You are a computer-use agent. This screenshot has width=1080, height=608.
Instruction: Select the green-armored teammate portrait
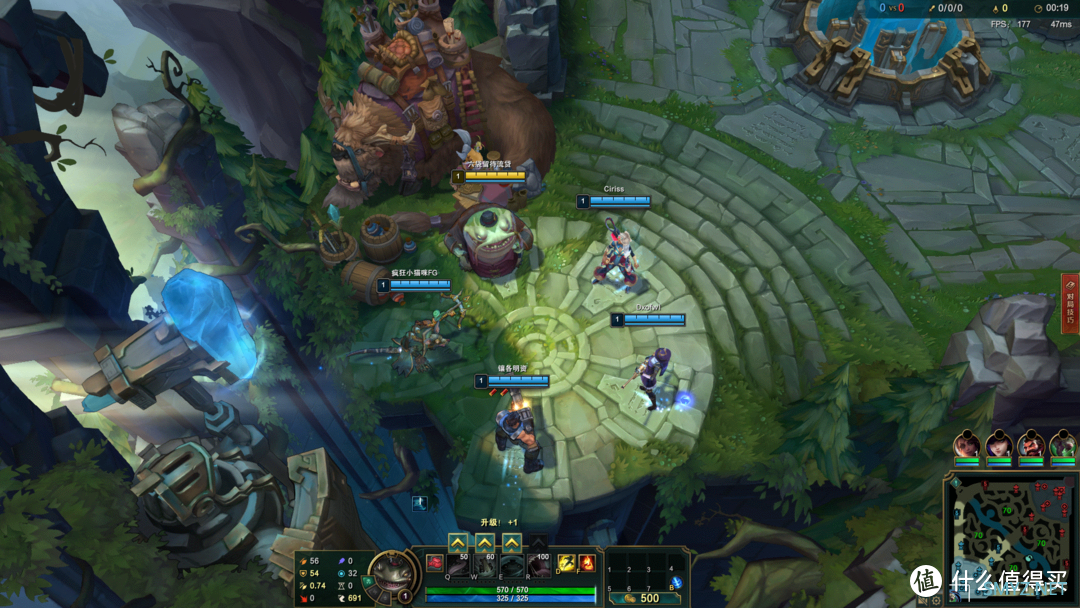(1062, 444)
